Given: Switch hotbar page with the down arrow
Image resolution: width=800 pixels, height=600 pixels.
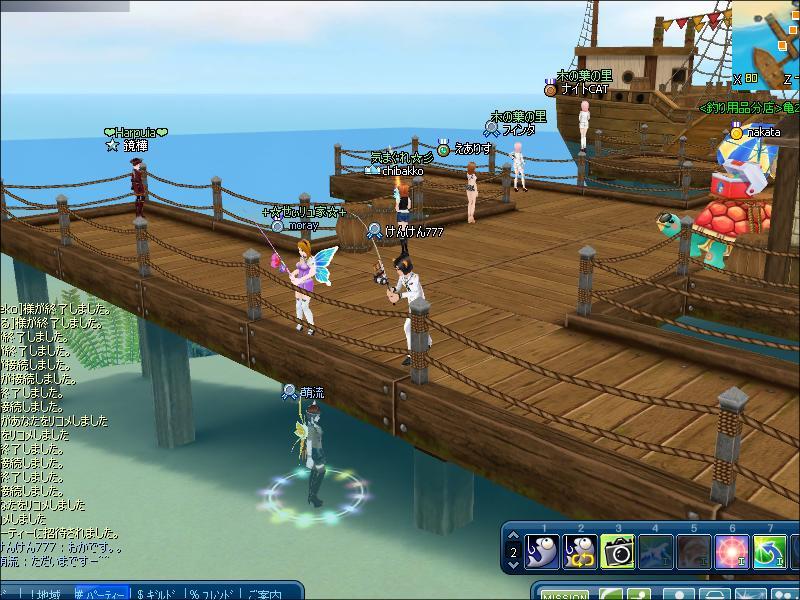Looking at the screenshot, I should (513, 565).
